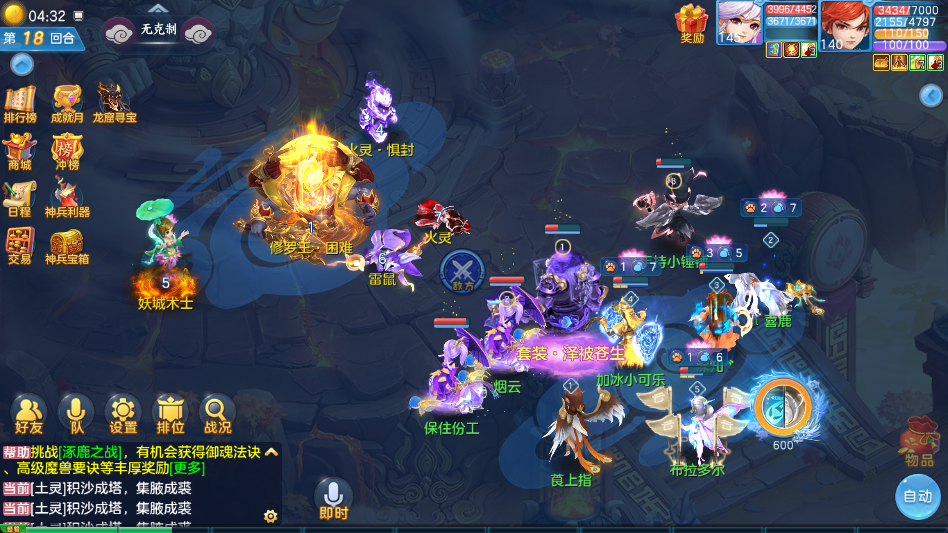The height and width of the screenshot is (533, 948).
Task: Open the 商城 shop
Action: pyautogui.click(x=19, y=151)
